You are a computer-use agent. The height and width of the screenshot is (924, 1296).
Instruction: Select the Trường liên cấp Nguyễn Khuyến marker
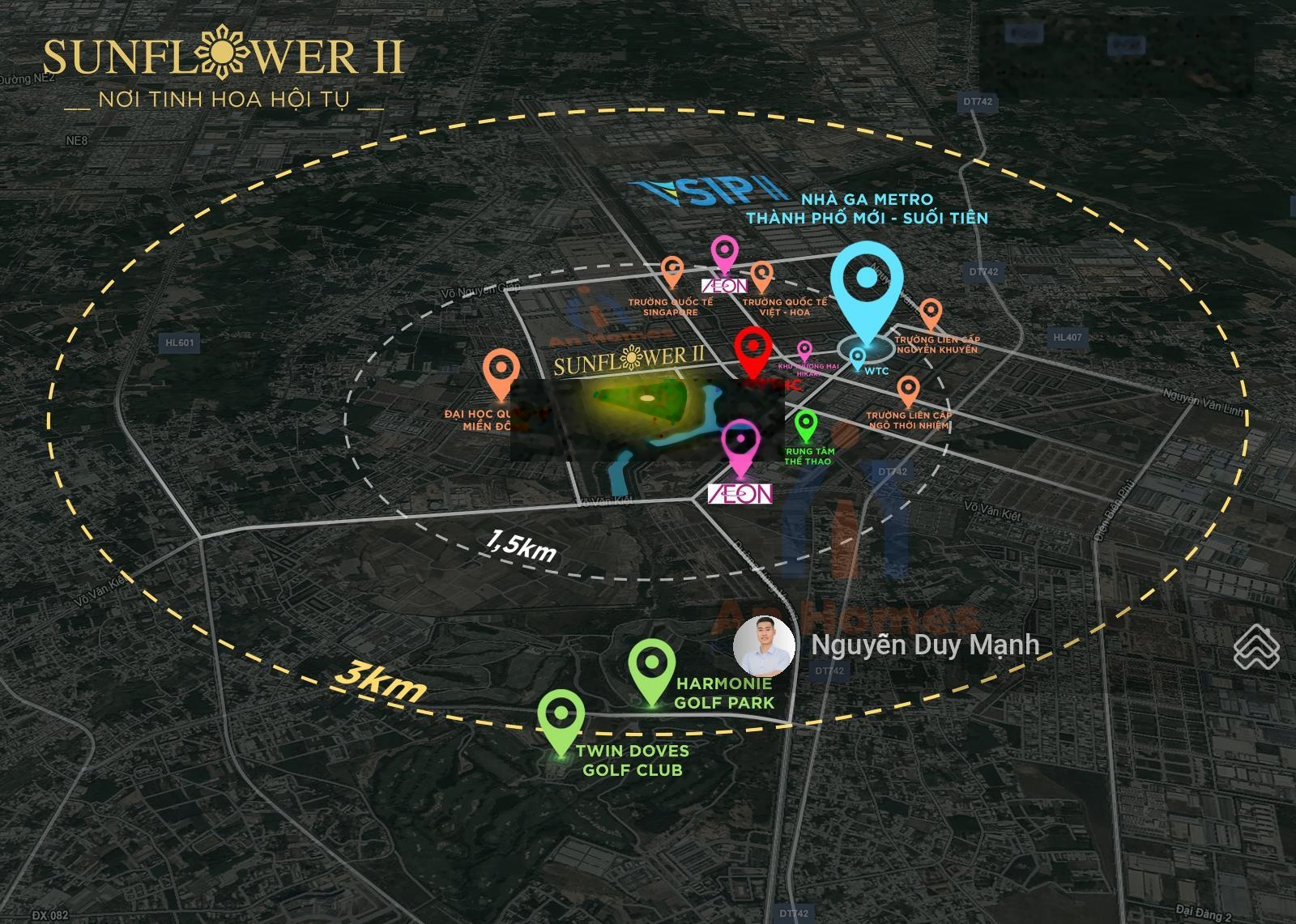(931, 311)
